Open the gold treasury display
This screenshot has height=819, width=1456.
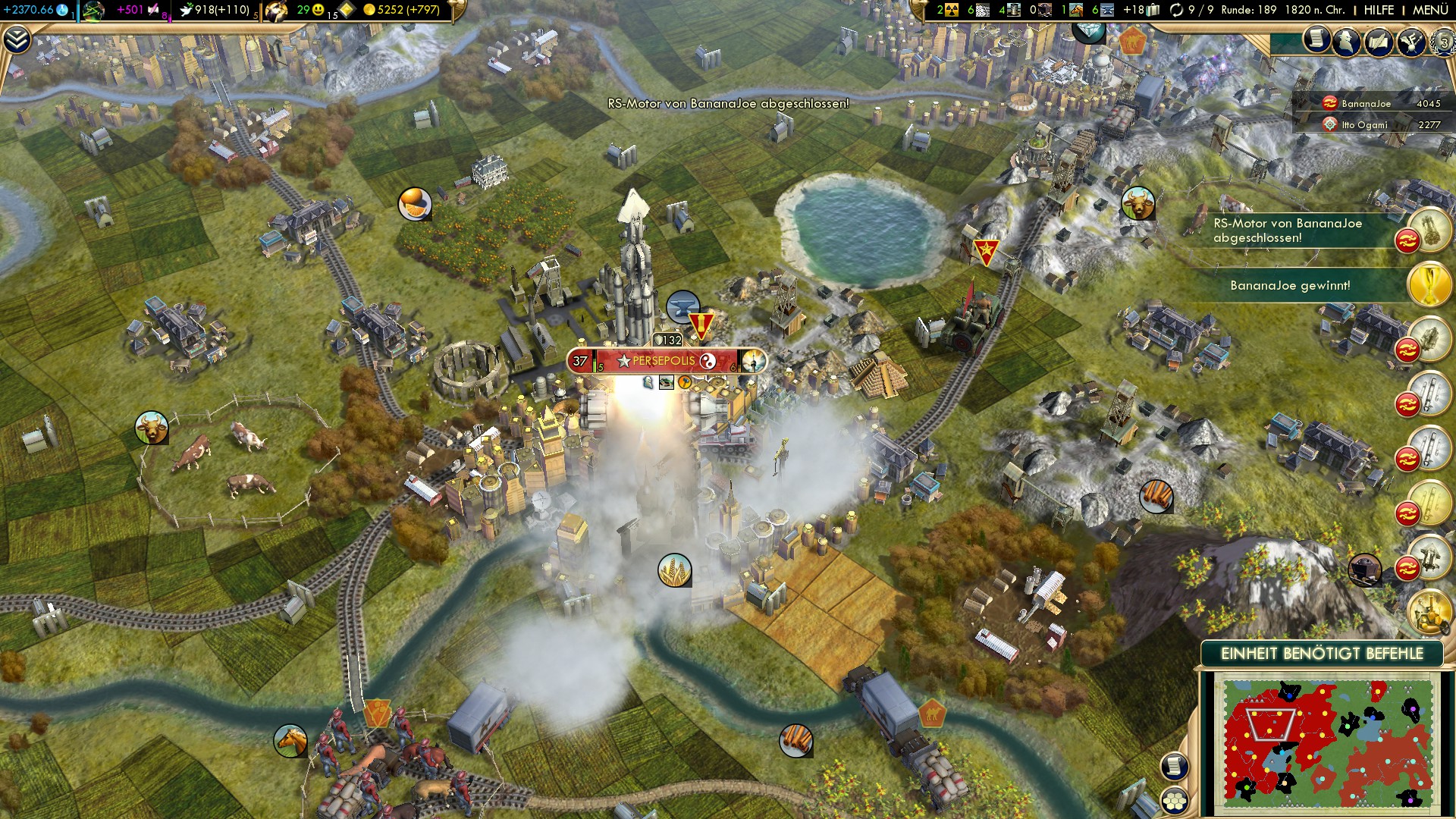402,10
